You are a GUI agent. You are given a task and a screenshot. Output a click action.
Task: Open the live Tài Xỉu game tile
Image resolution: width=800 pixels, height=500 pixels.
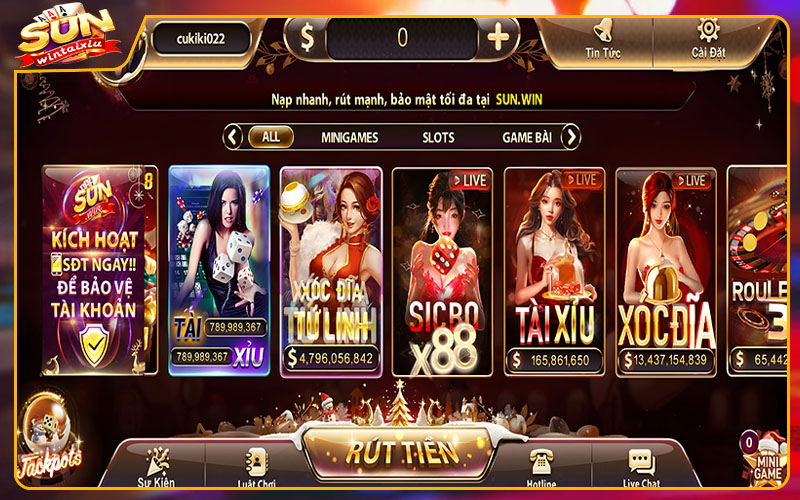(553, 270)
